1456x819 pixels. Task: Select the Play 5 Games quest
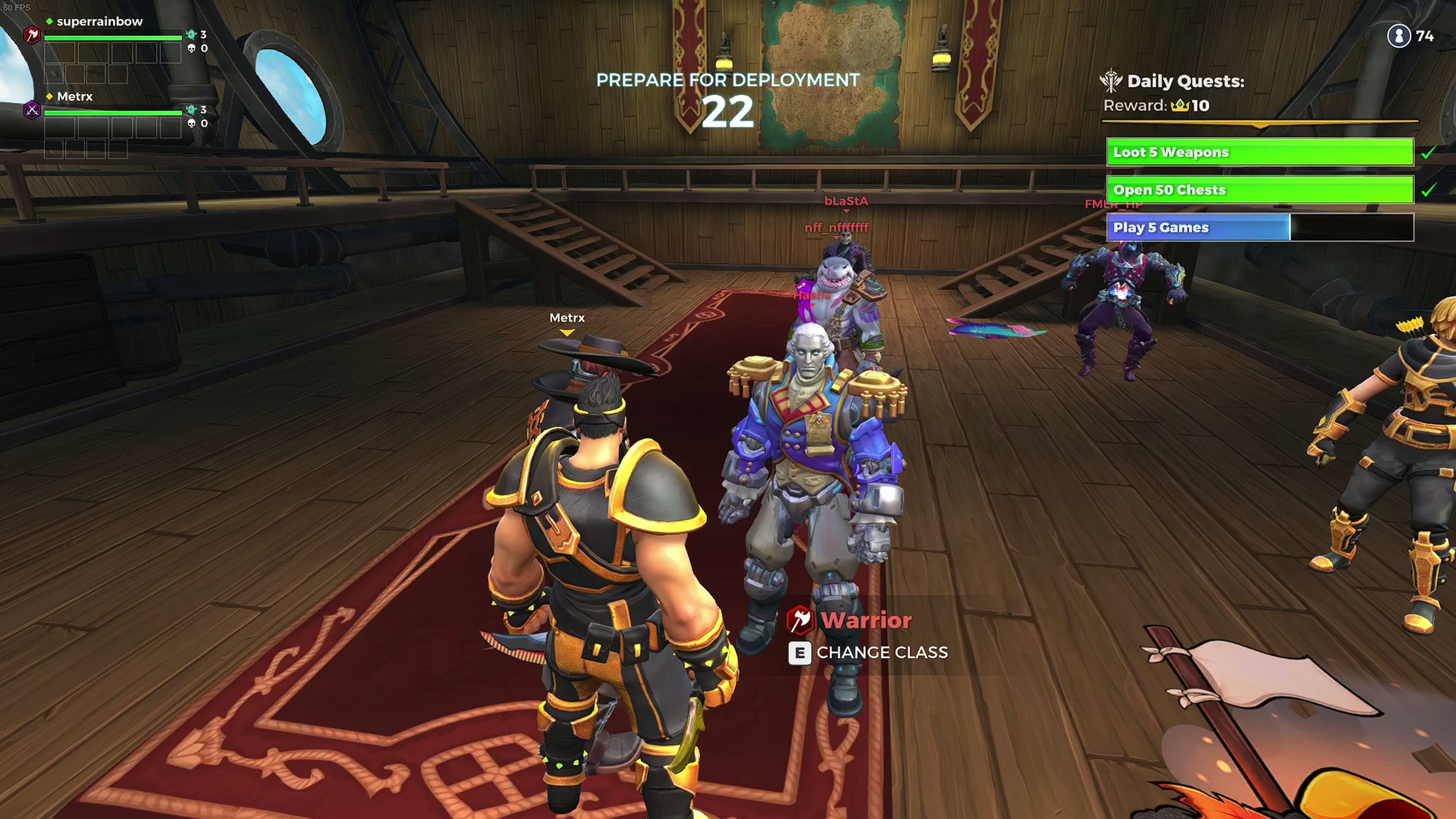[x=1259, y=228]
